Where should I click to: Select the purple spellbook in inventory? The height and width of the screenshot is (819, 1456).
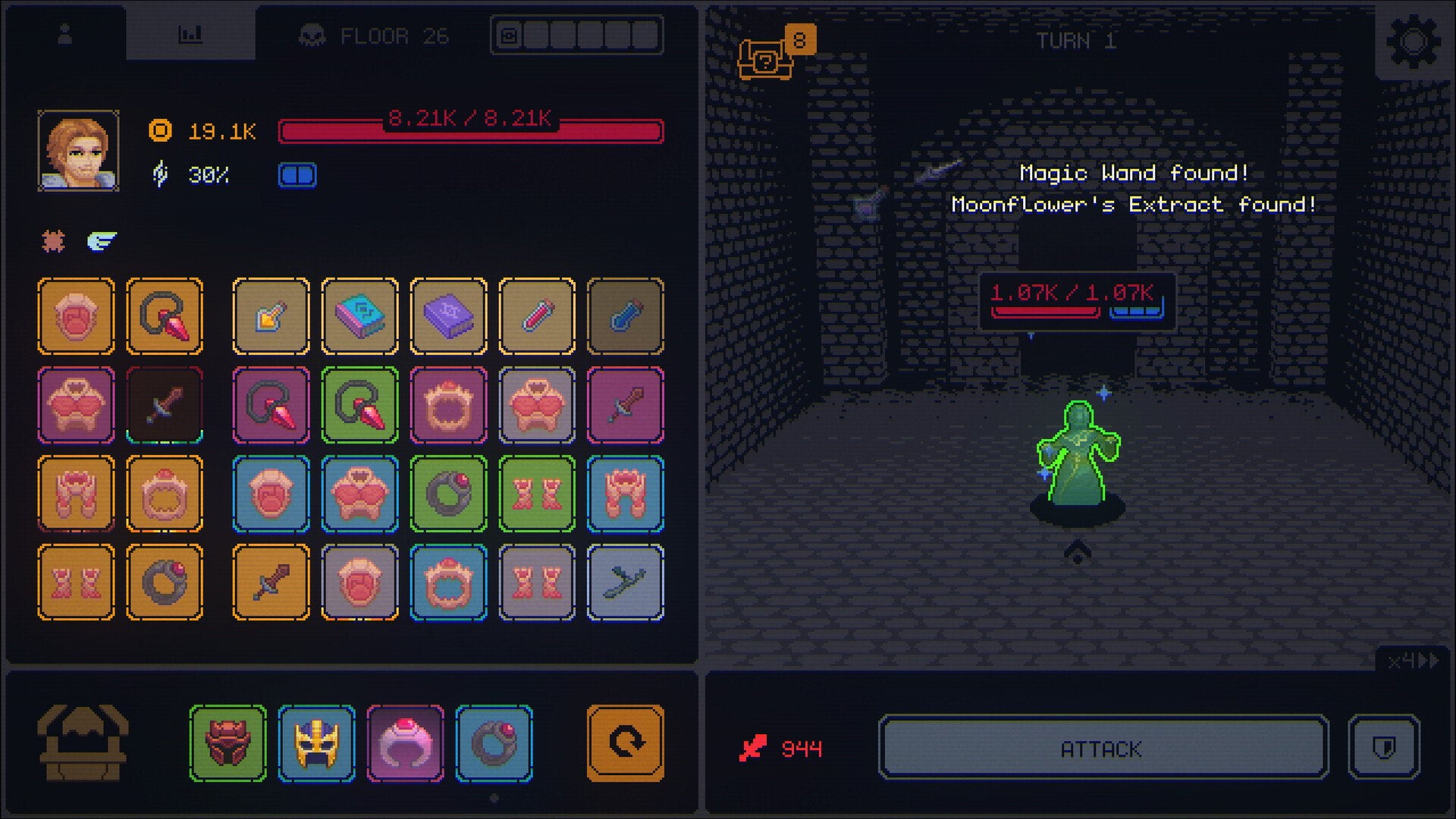pyautogui.click(x=448, y=315)
